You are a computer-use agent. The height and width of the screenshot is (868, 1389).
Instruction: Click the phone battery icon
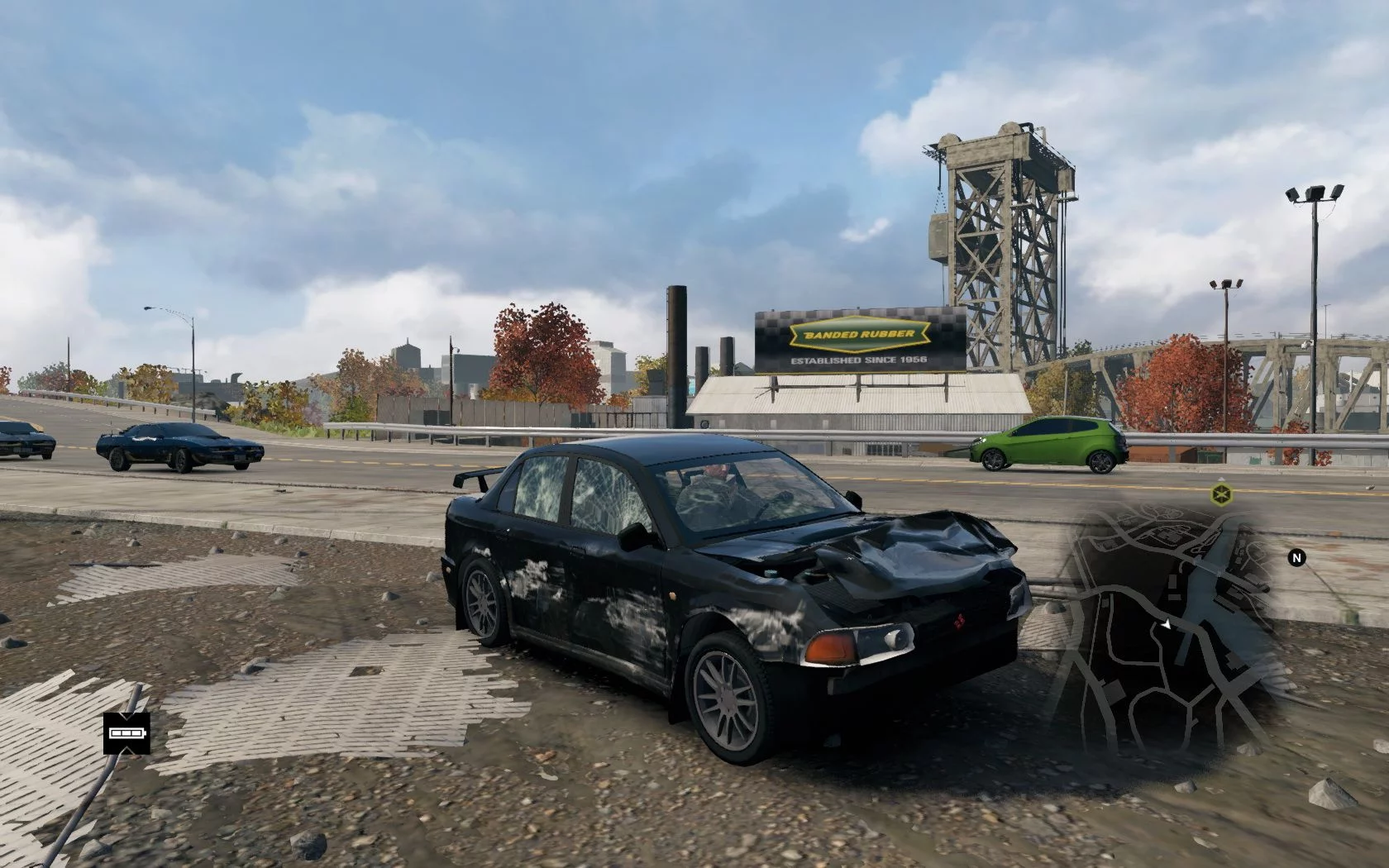(x=126, y=733)
